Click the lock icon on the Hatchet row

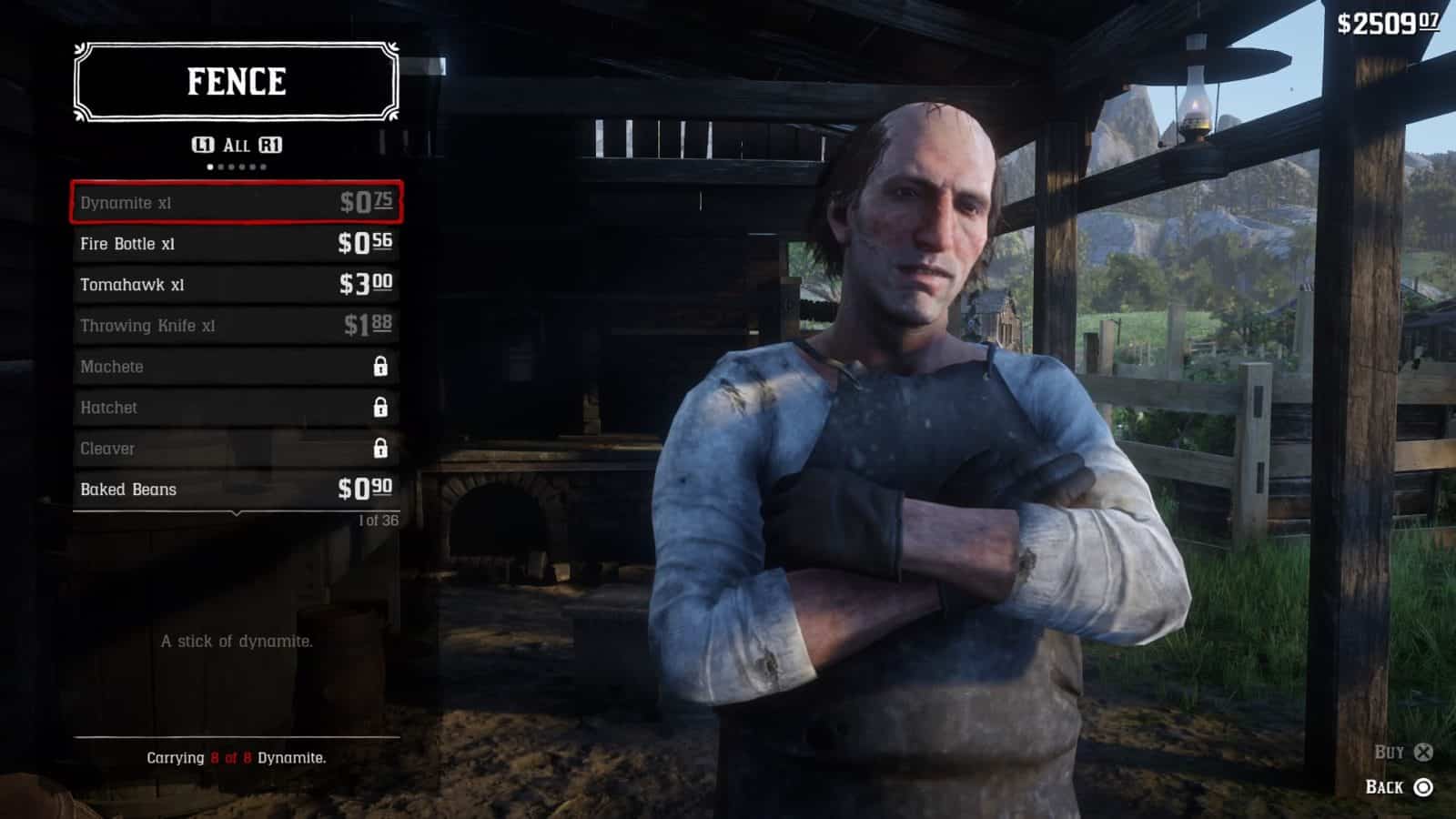pyautogui.click(x=382, y=408)
